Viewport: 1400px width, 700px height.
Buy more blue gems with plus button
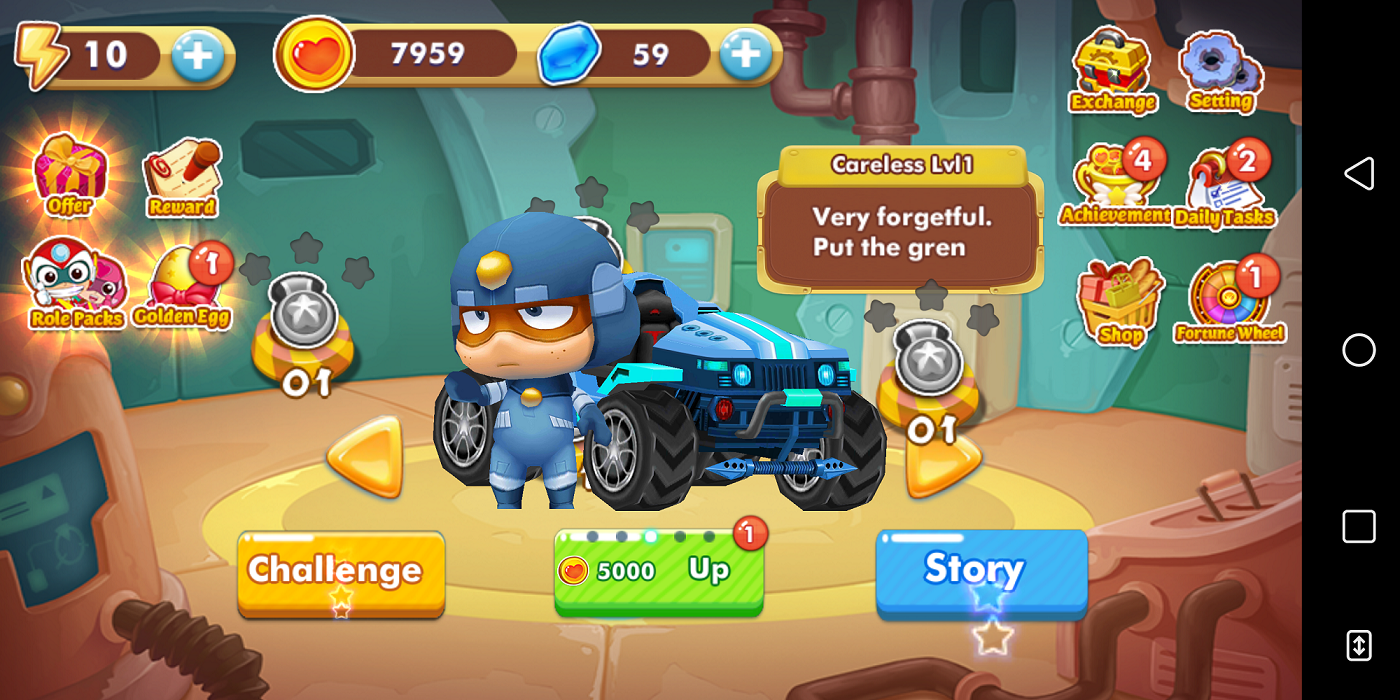pos(745,54)
